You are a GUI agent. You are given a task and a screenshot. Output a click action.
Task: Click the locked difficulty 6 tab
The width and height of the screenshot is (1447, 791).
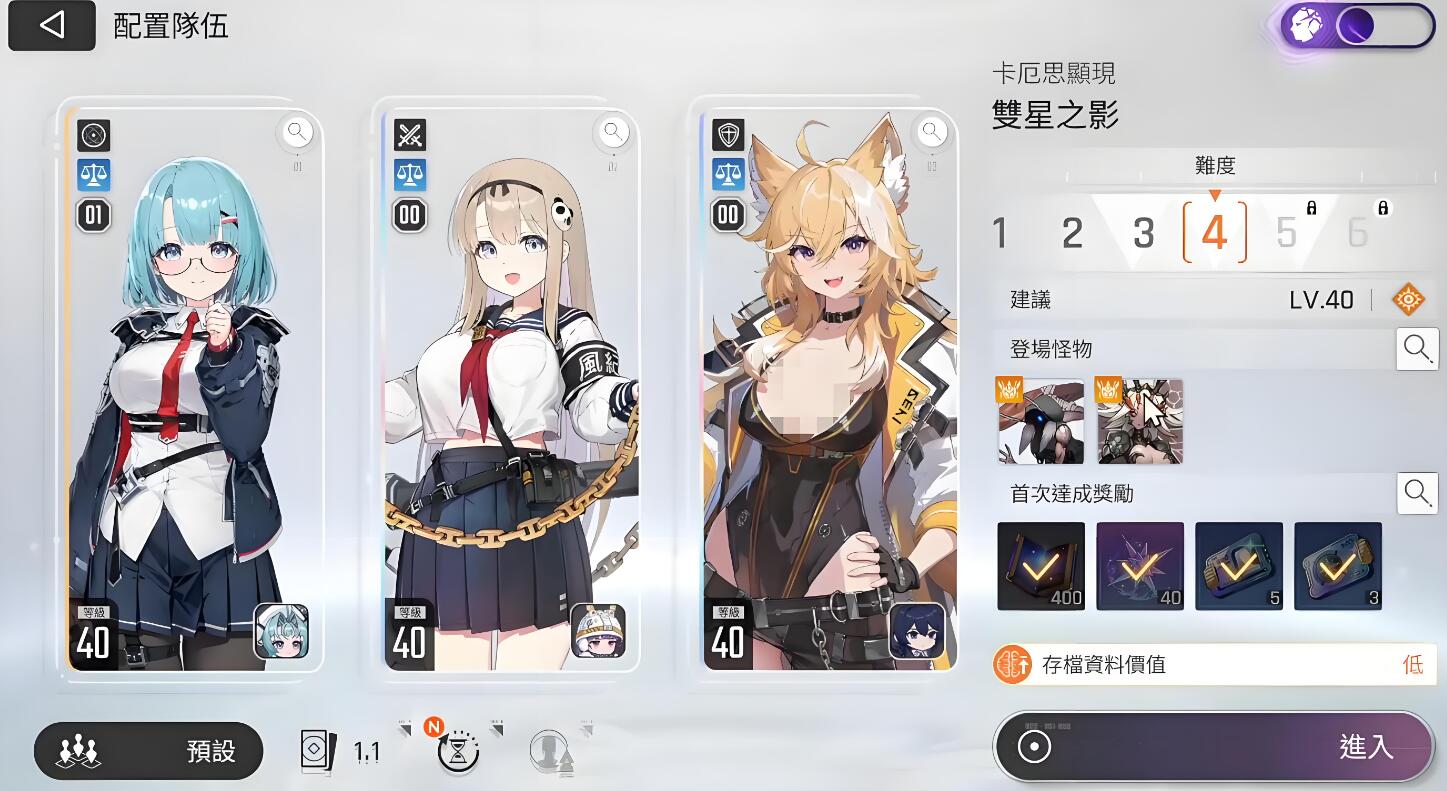coord(1356,232)
